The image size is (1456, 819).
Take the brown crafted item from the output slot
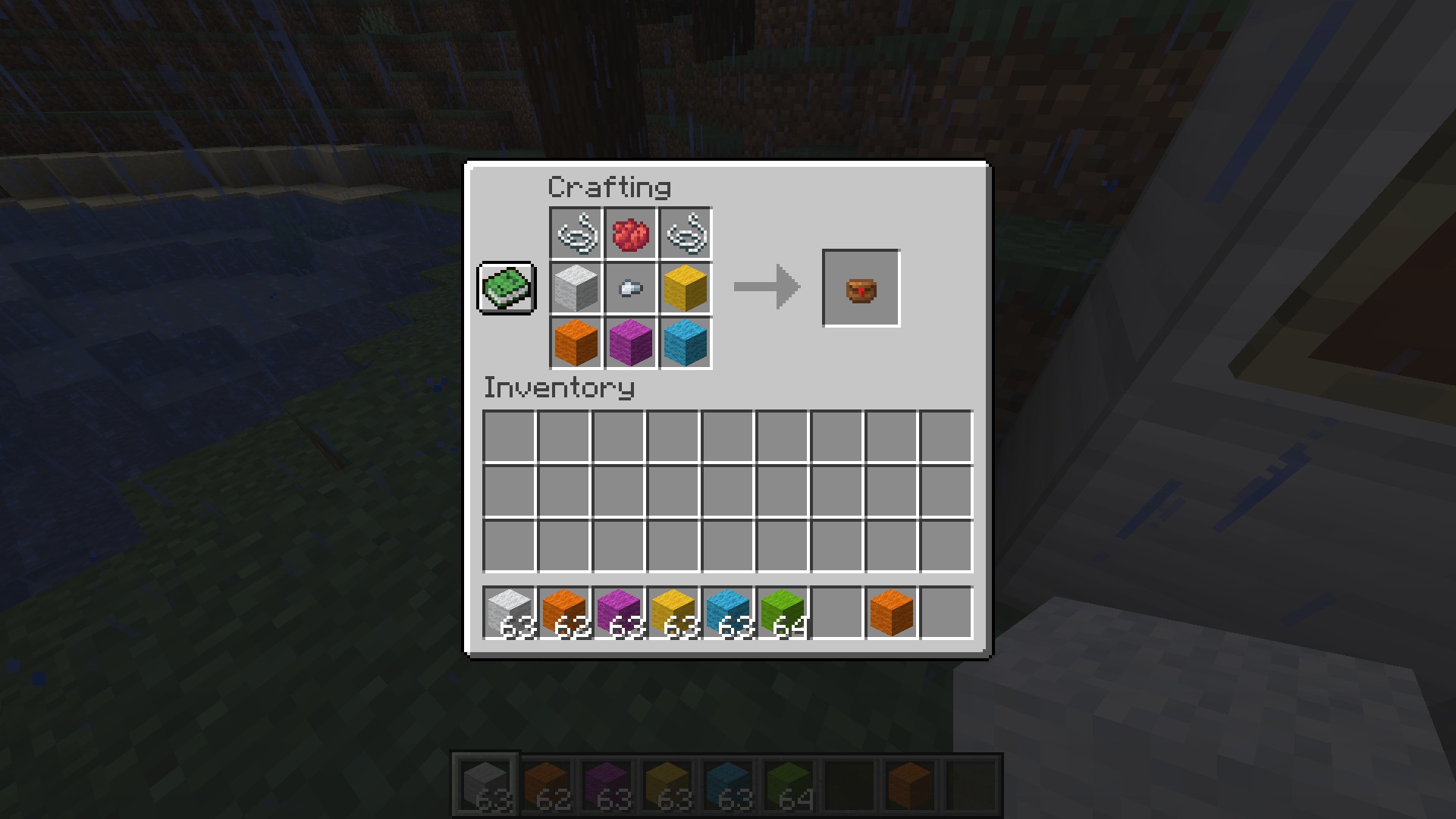pyautogui.click(x=861, y=289)
